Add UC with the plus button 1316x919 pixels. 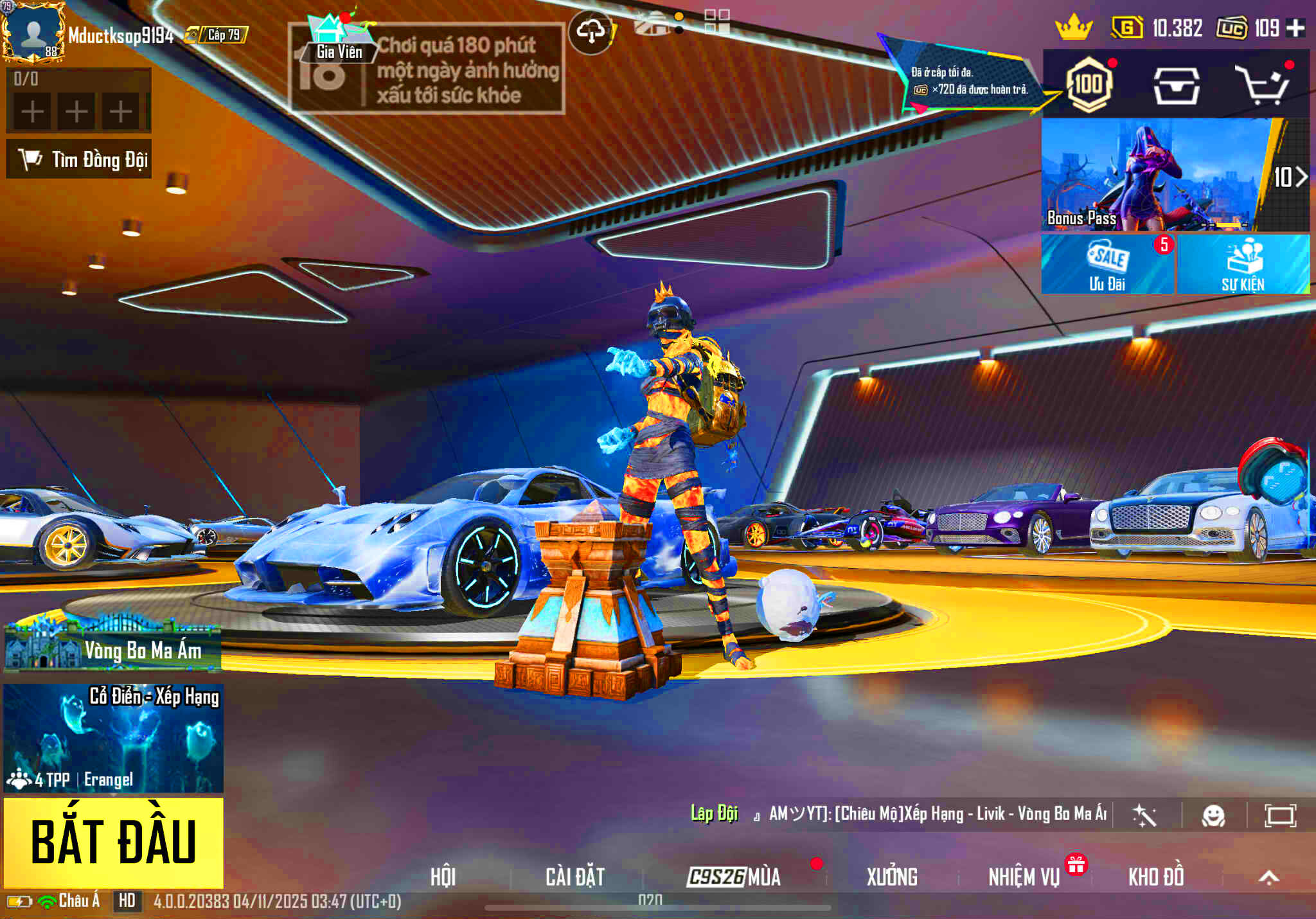[x=1295, y=28]
